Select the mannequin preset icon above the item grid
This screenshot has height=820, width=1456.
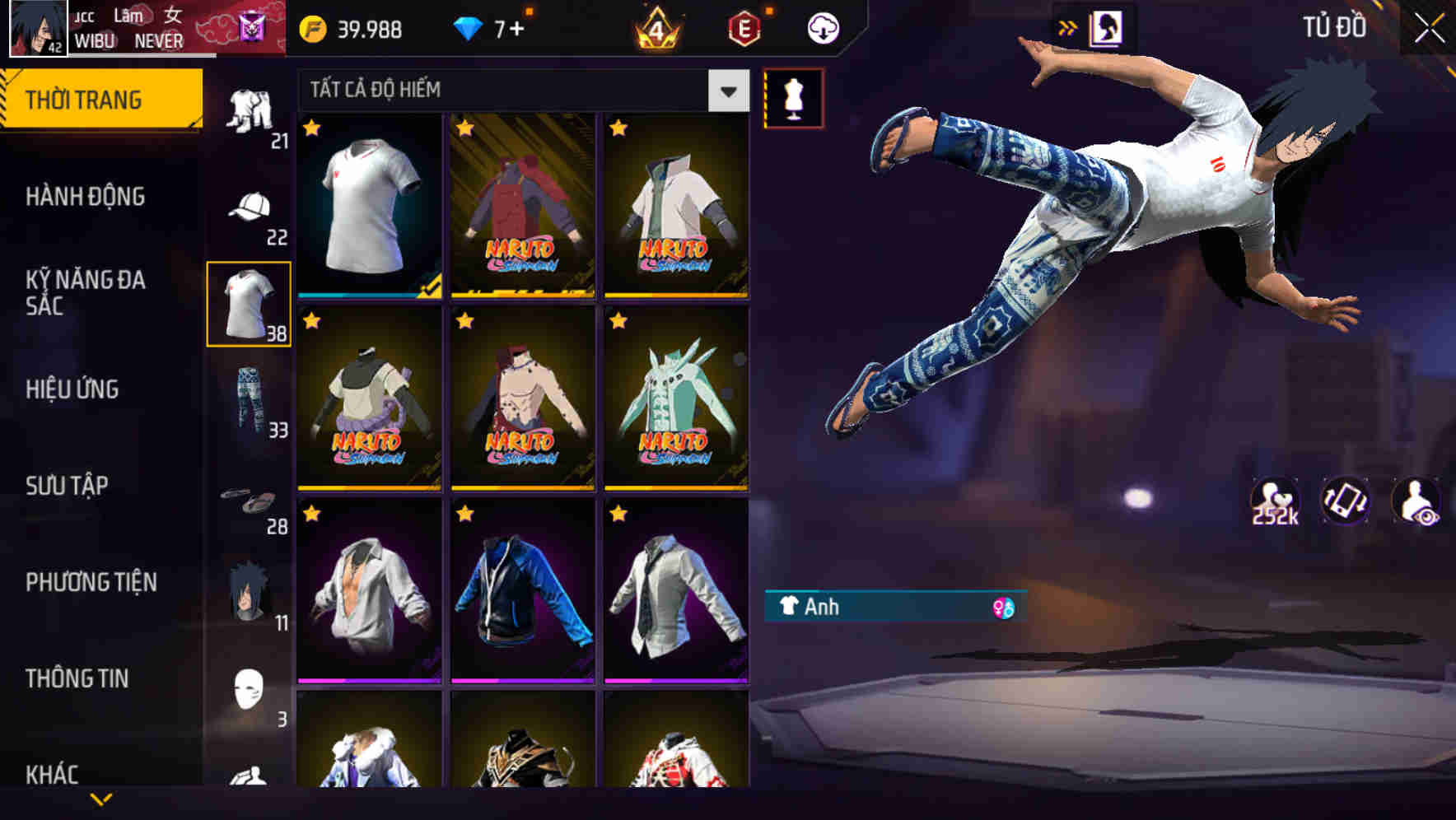(793, 96)
